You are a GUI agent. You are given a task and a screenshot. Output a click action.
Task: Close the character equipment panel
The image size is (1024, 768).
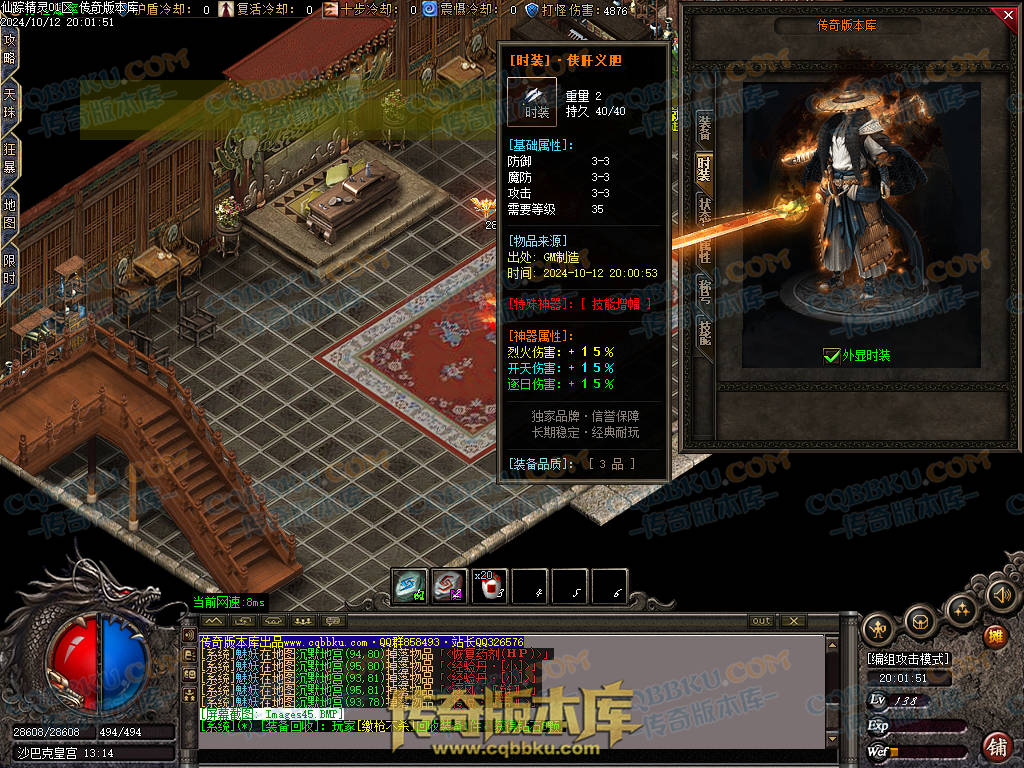1007,15
